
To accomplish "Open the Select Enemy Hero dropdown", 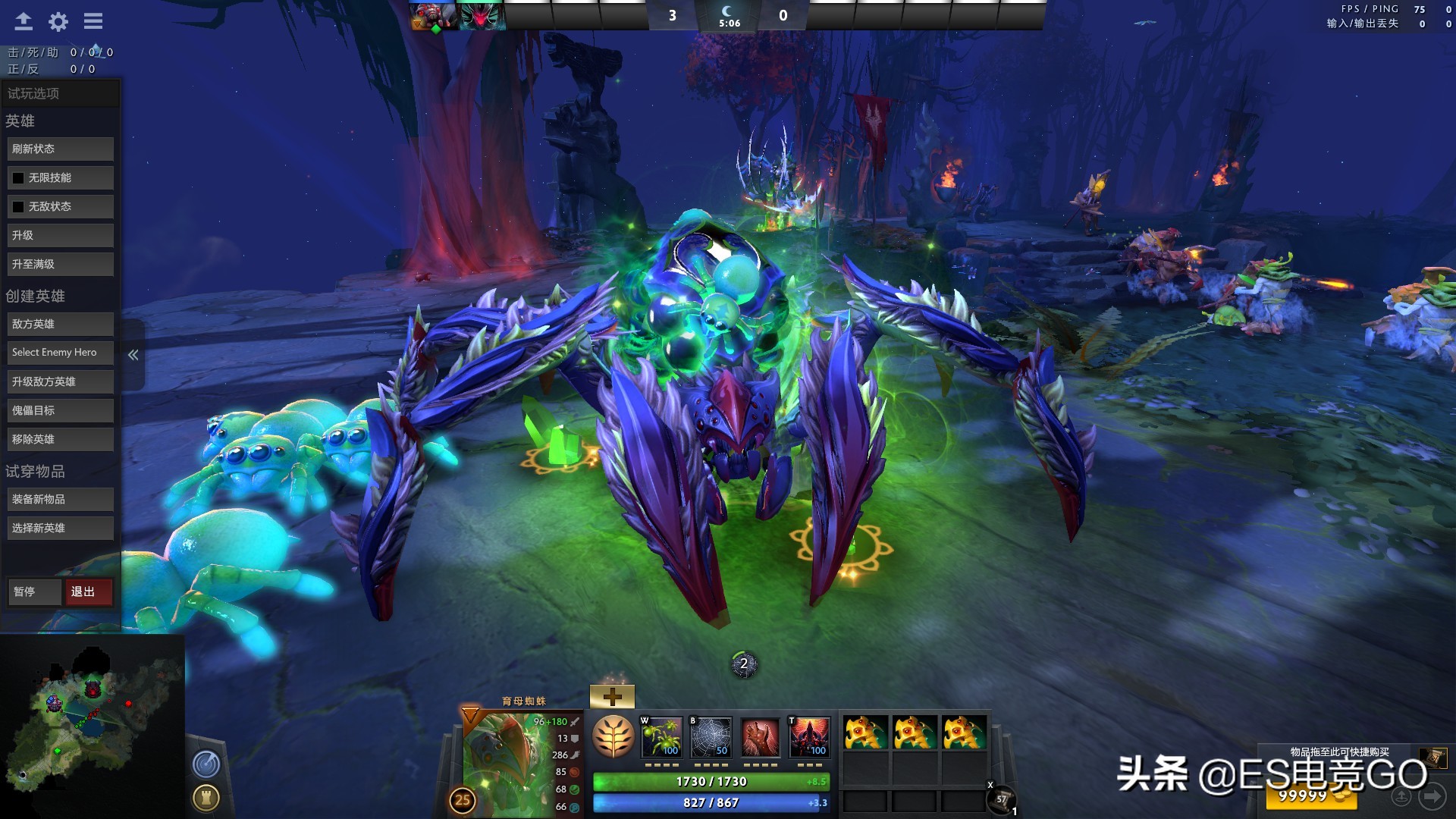I will point(60,352).
